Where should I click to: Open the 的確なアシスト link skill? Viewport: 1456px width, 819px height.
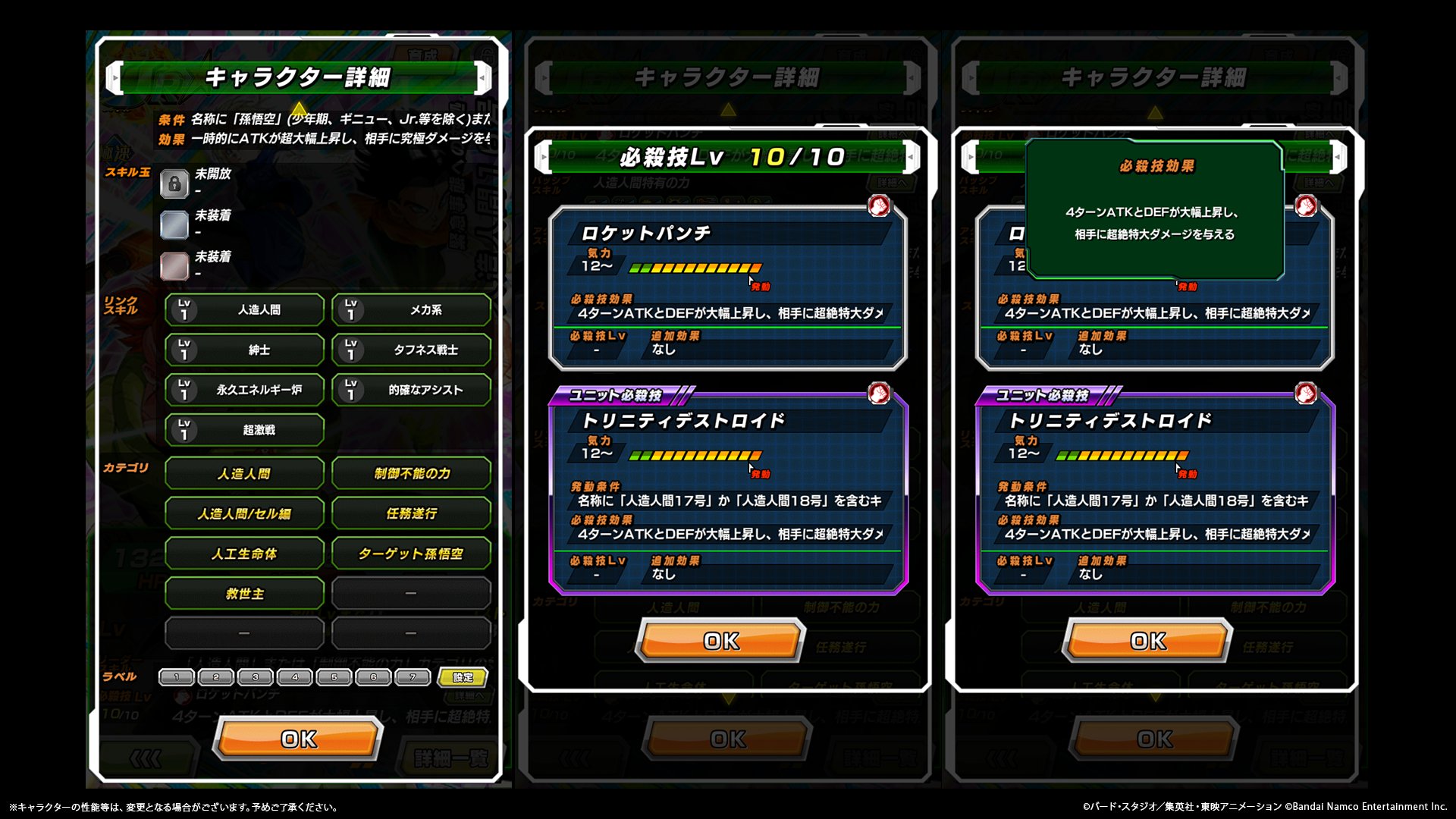(411, 390)
